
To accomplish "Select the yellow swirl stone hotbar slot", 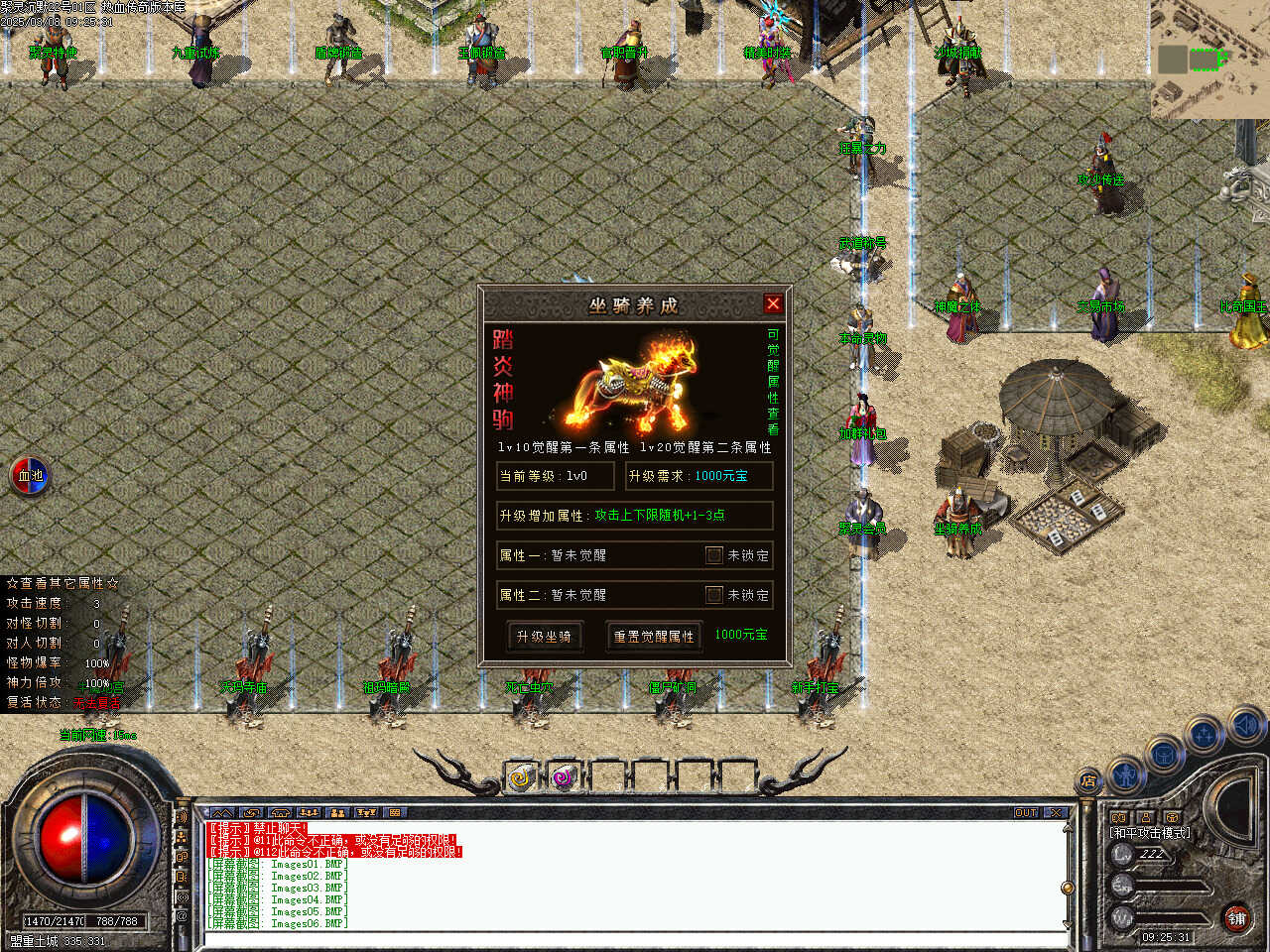I will coord(521,778).
